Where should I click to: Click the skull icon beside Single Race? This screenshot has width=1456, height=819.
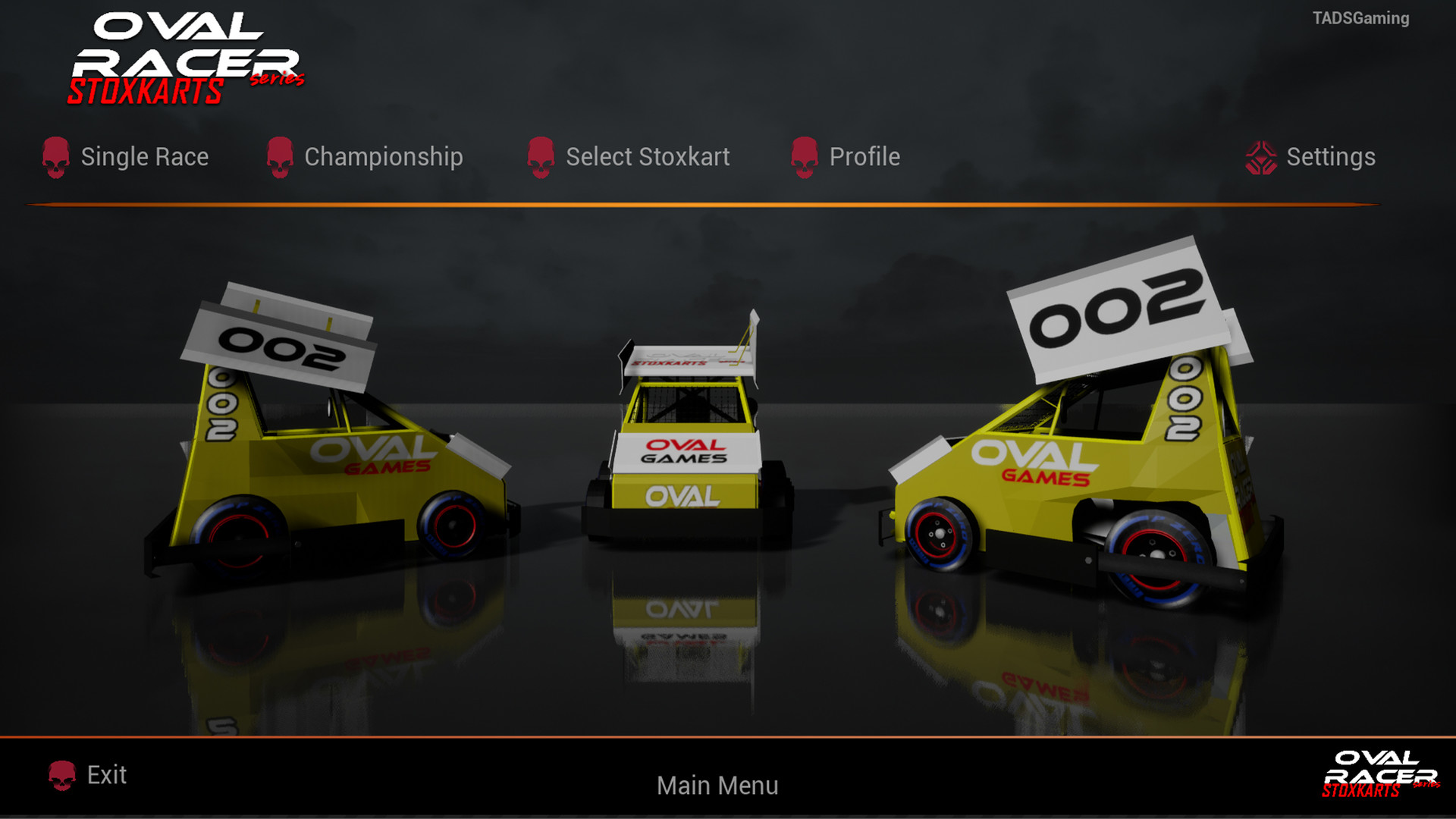click(55, 157)
